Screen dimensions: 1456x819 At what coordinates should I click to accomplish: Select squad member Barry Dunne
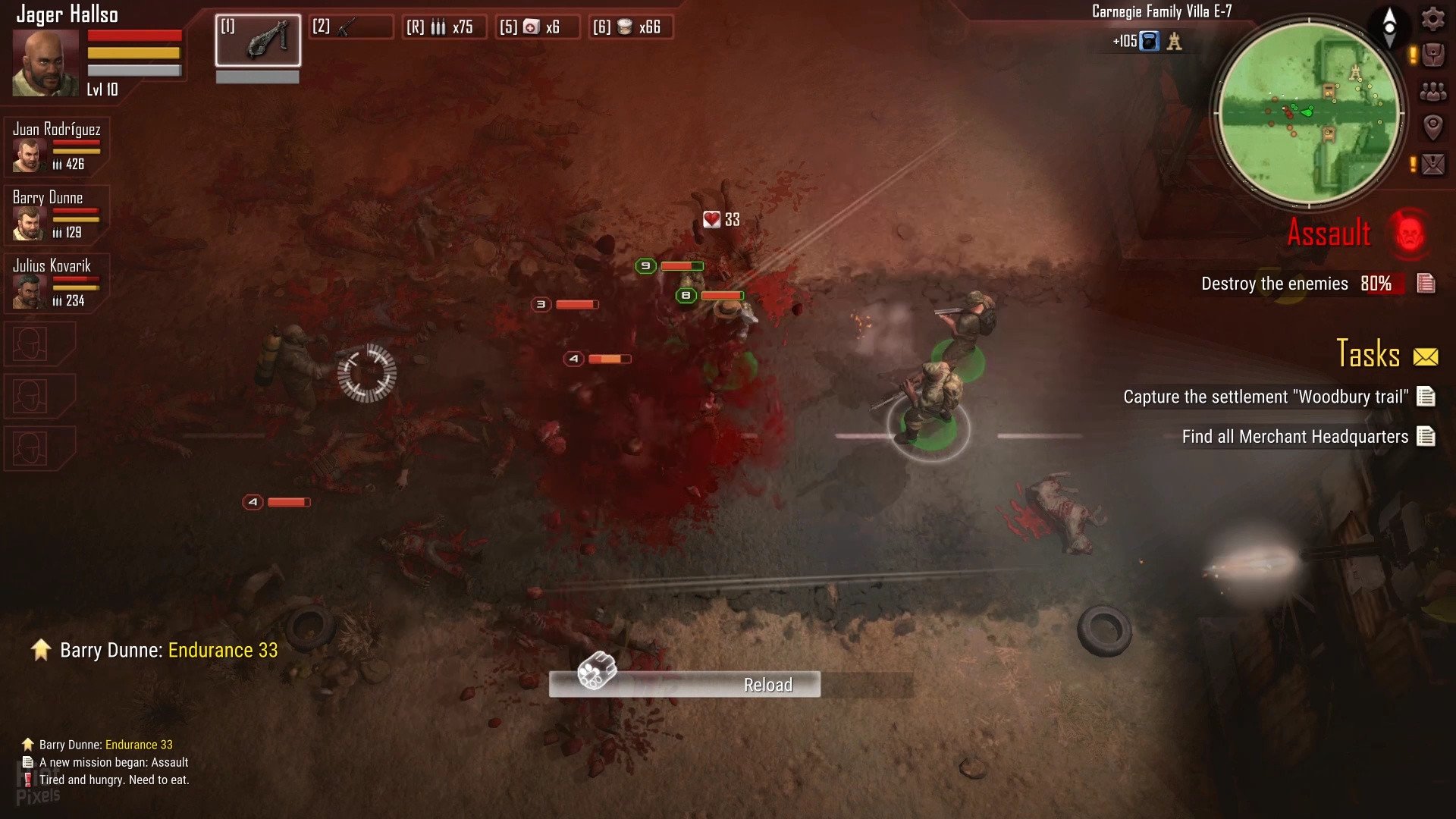[x=56, y=215]
